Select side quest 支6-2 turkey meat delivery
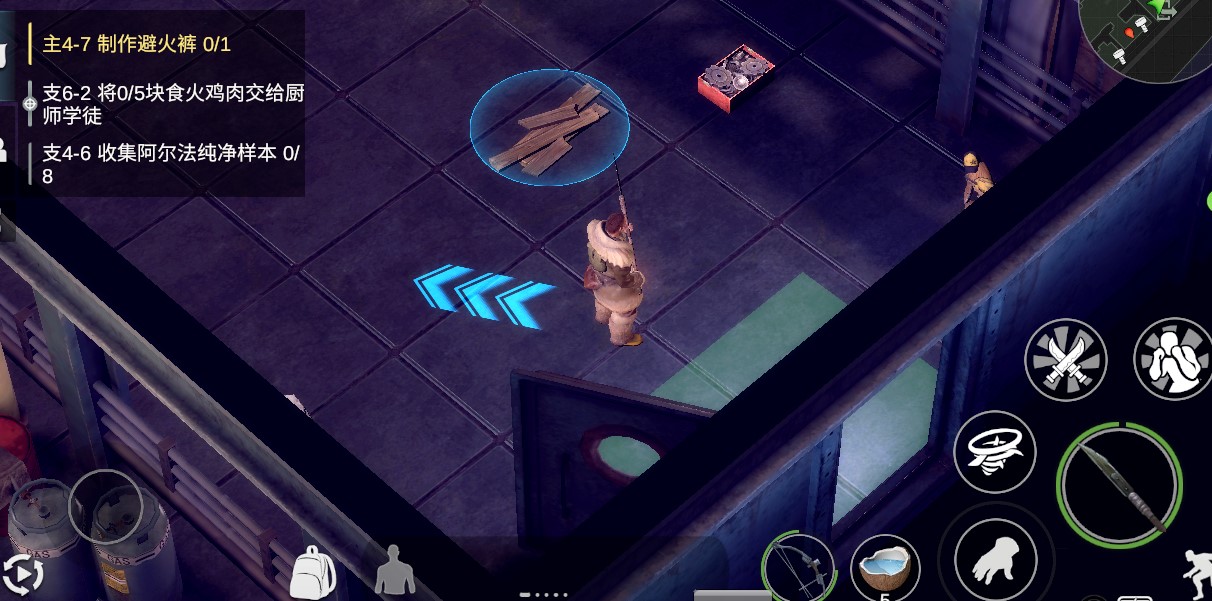Image resolution: width=1212 pixels, height=601 pixels. (172, 104)
